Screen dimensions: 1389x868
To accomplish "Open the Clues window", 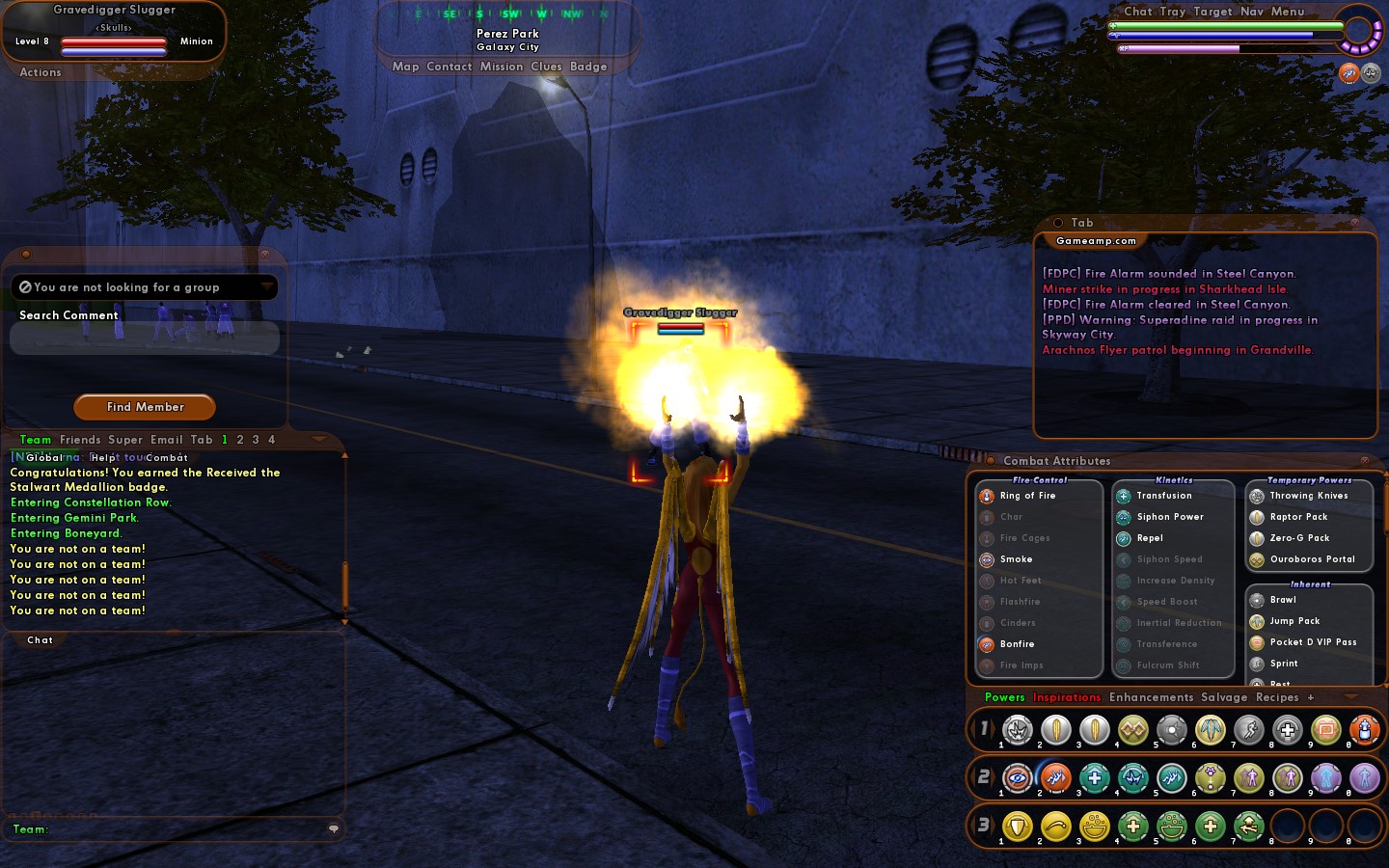I will click(x=546, y=67).
